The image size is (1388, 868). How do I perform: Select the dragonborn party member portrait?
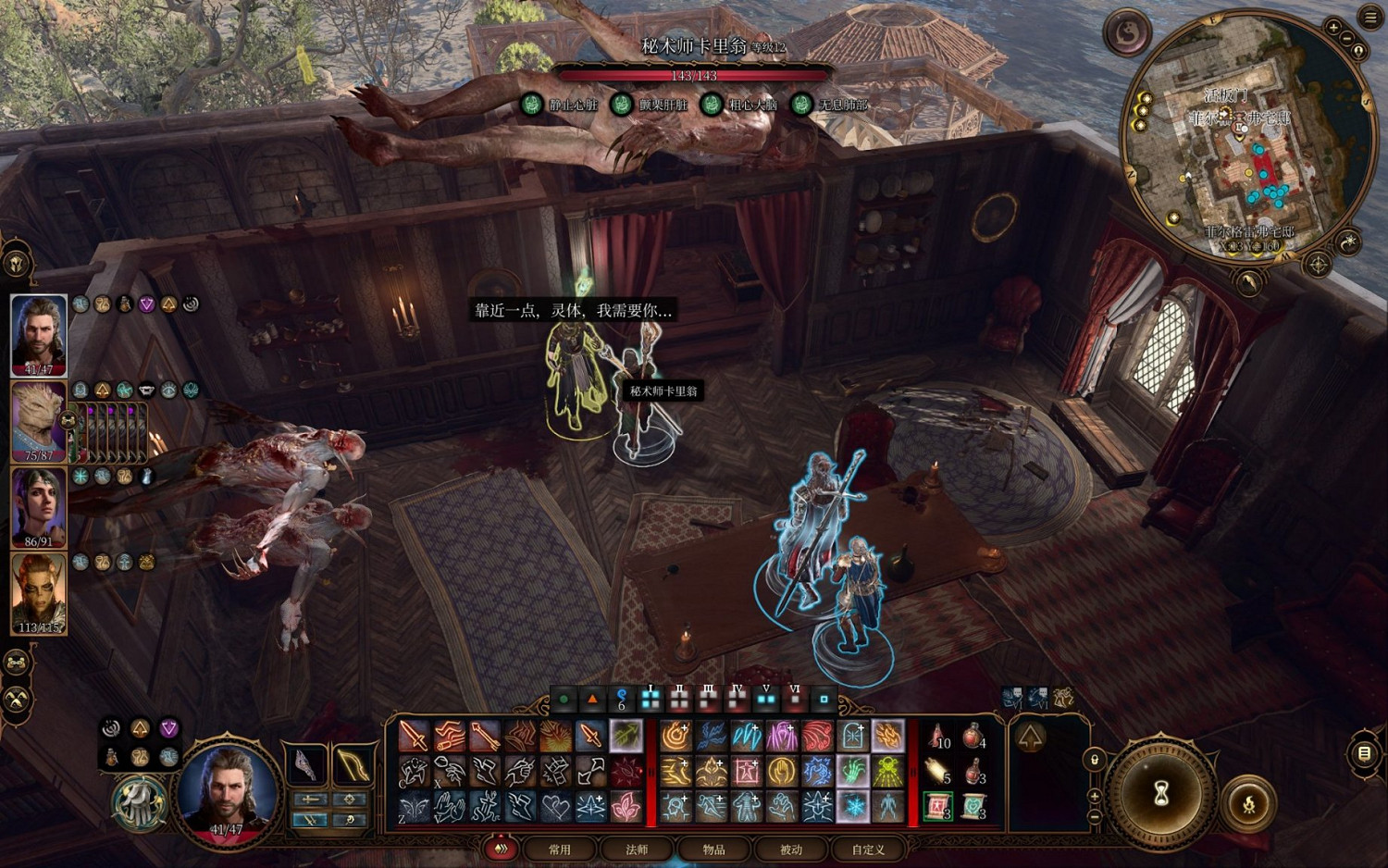click(x=39, y=421)
